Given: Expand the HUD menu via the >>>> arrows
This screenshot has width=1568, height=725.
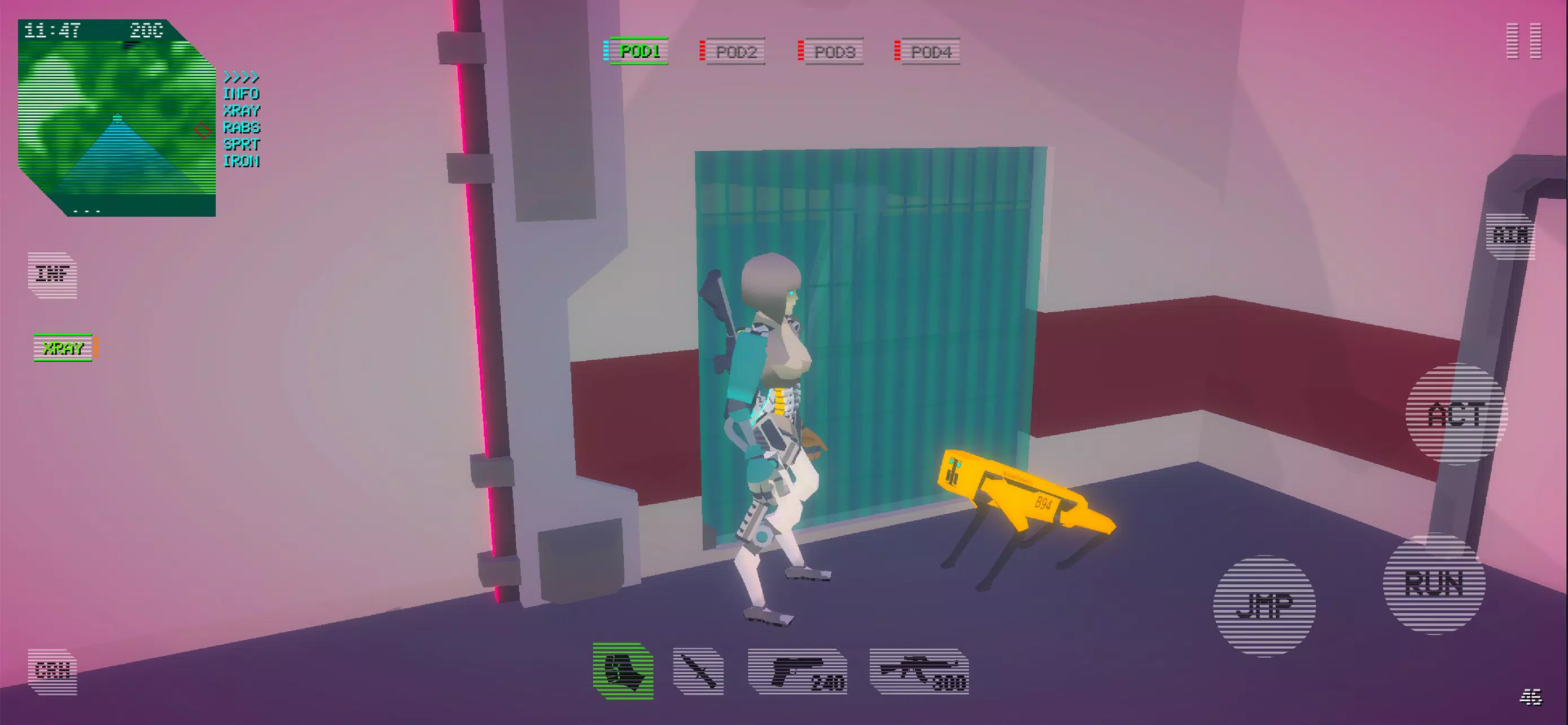Looking at the screenshot, I should coord(240,77).
